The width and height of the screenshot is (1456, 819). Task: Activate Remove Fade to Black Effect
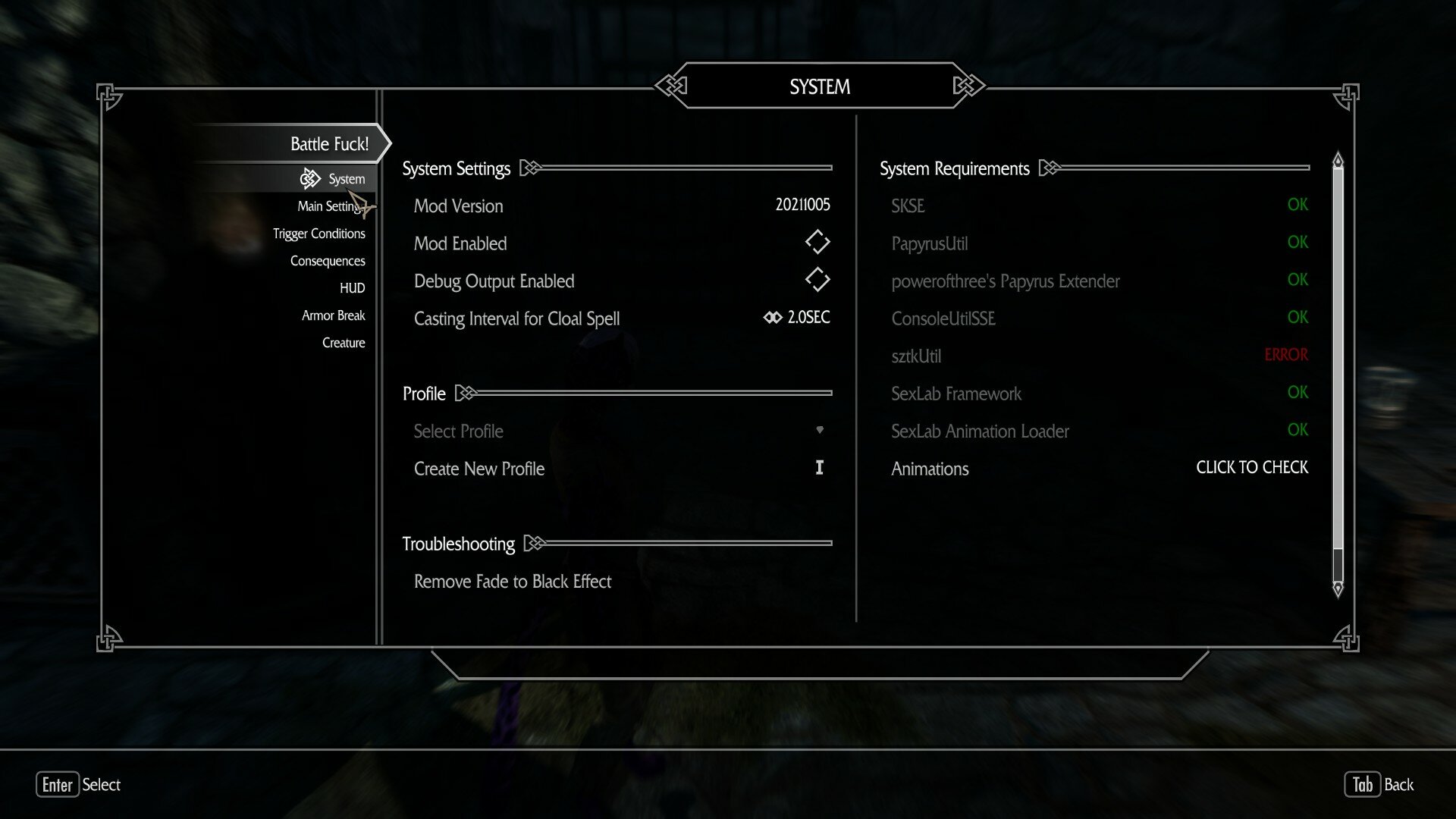(513, 582)
